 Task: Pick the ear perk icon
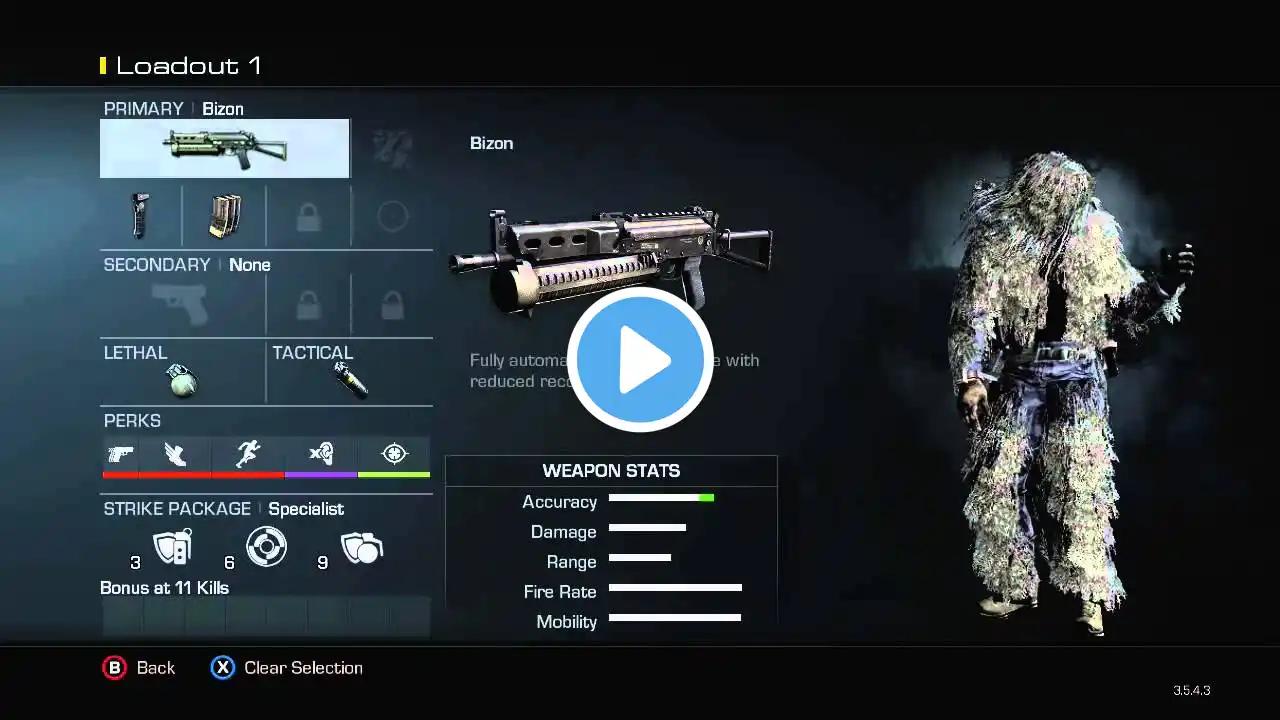[x=321, y=455]
